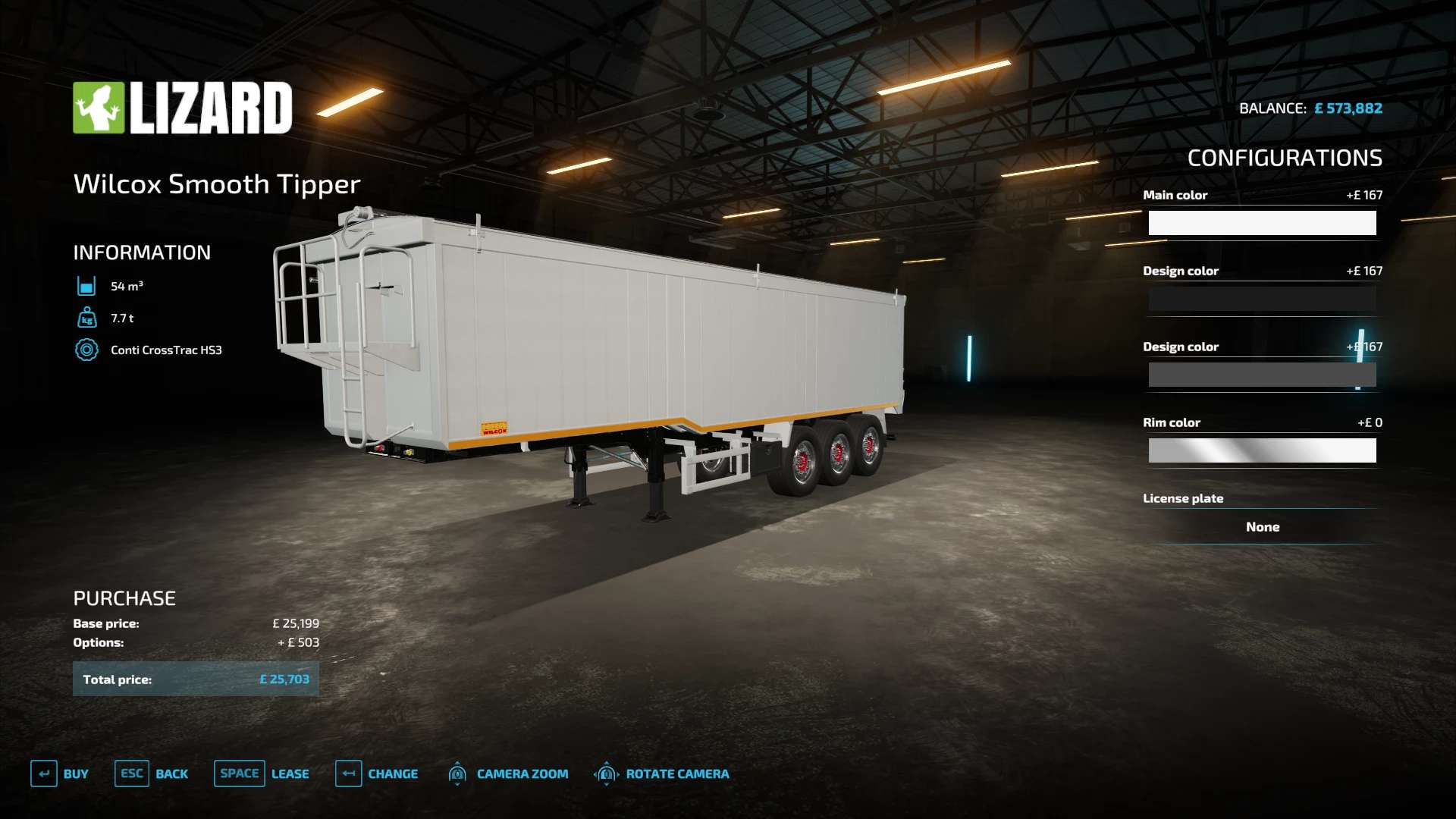Image resolution: width=1456 pixels, height=819 pixels.
Task: Click the Change button in bottom bar
Action: click(377, 773)
